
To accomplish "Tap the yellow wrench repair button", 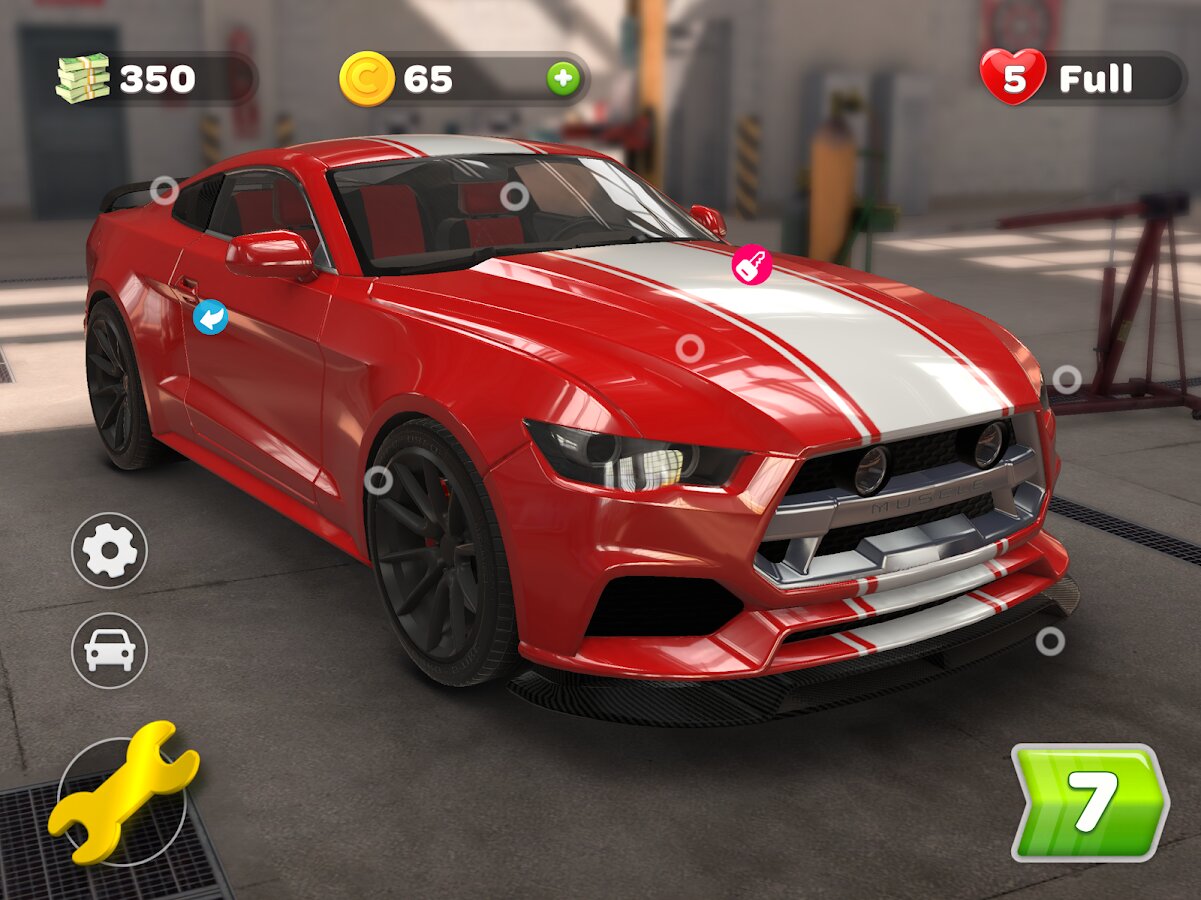I will coord(122,793).
